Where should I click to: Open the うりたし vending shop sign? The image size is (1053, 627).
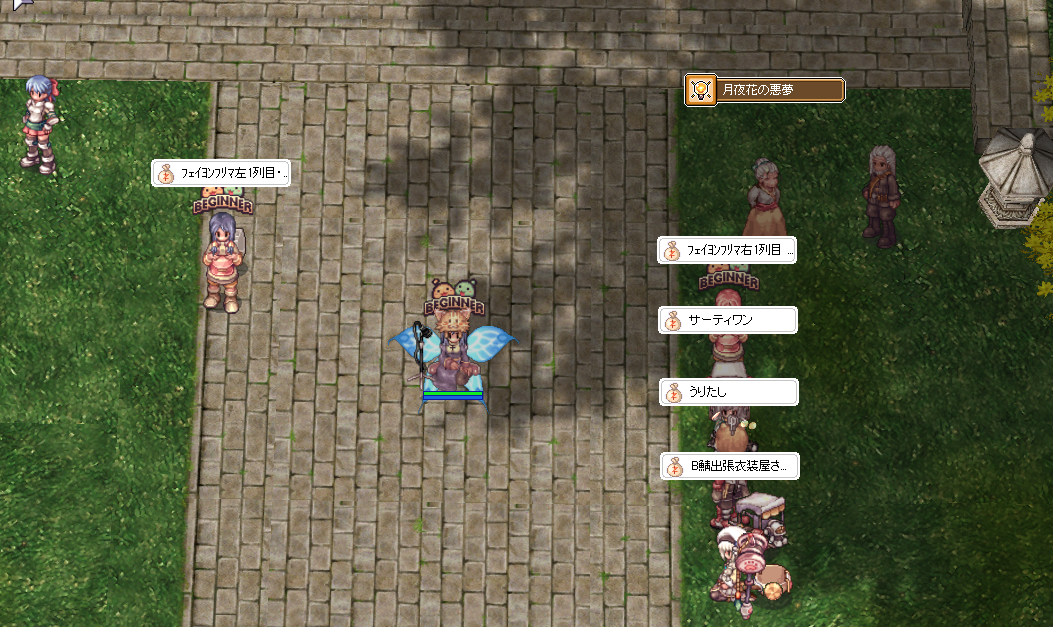[729, 392]
